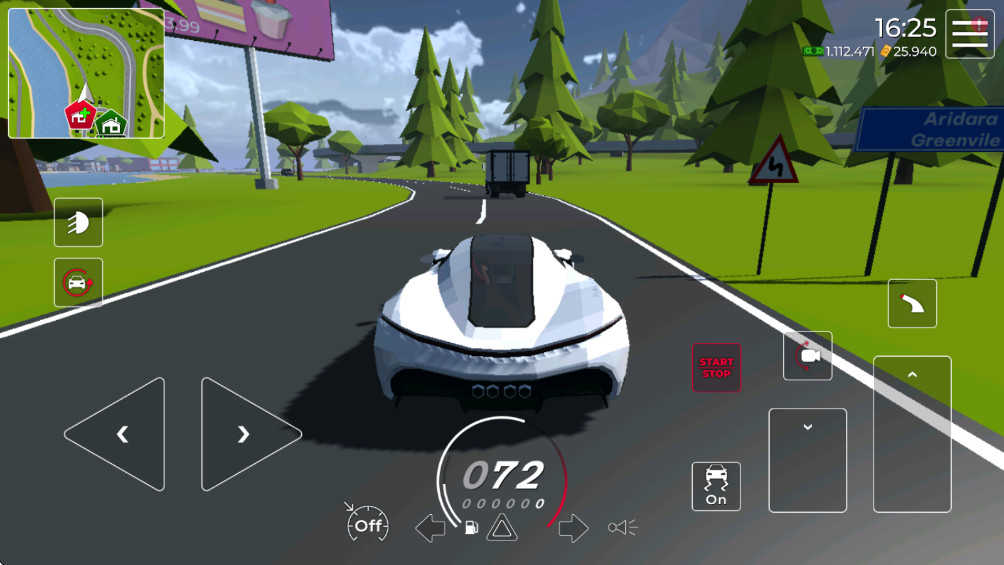Image resolution: width=1004 pixels, height=565 pixels.
Task: Switch the camera view
Action: click(x=807, y=356)
